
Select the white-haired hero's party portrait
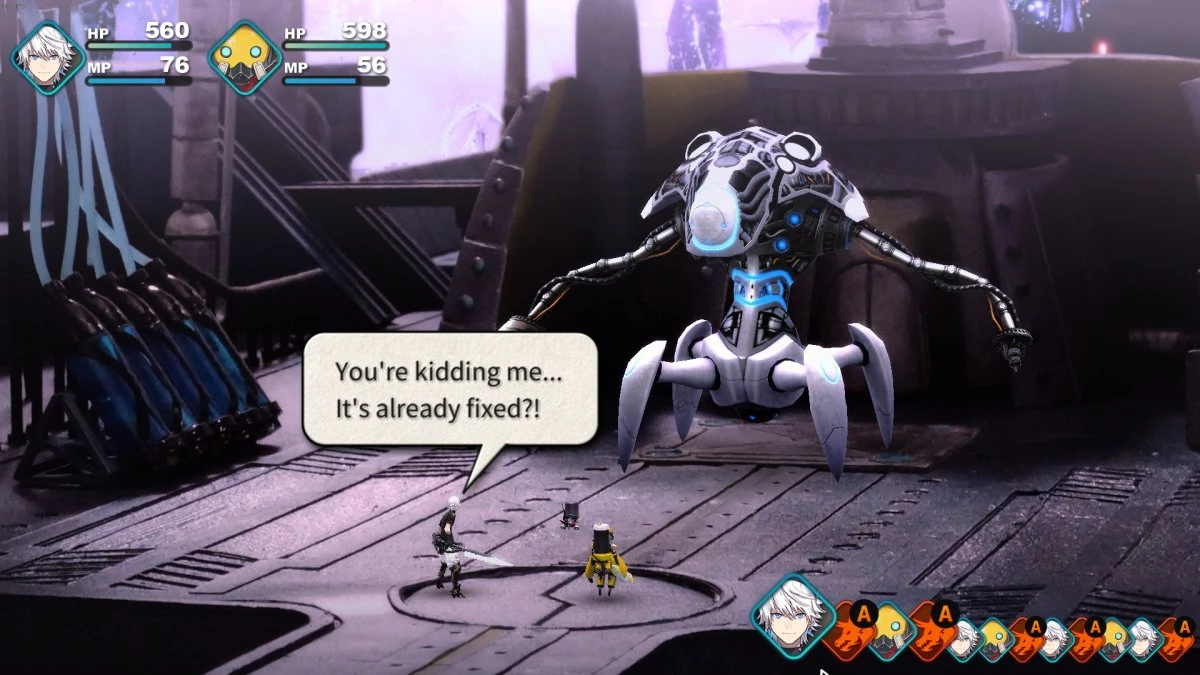[46, 58]
